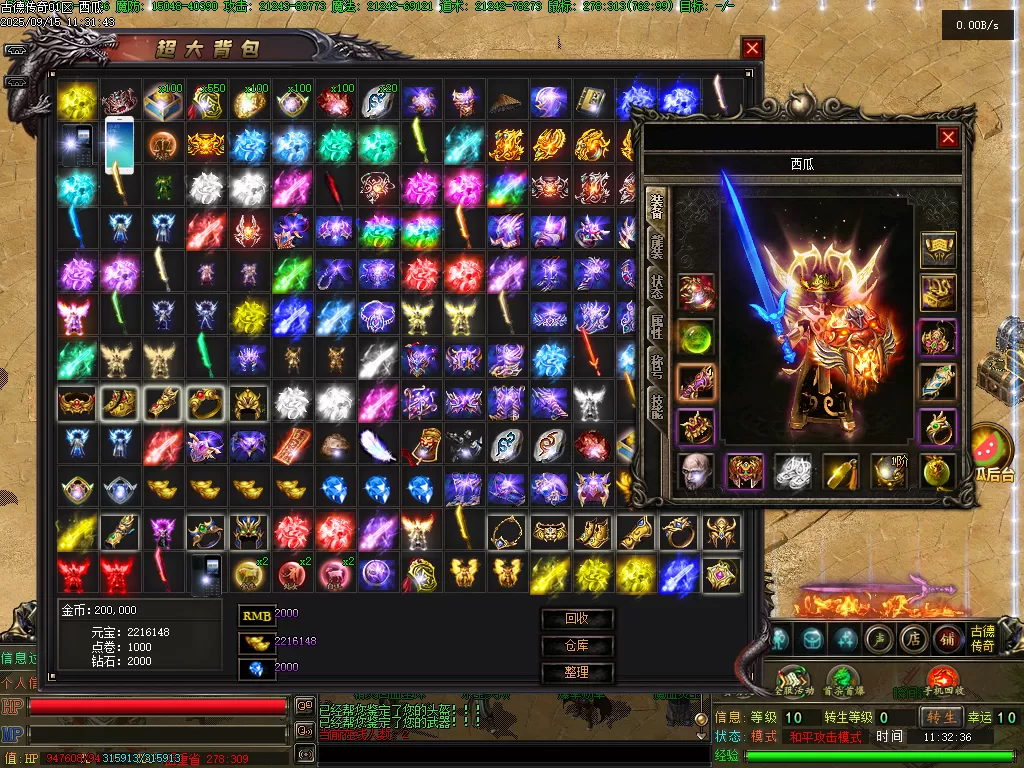The height and width of the screenshot is (768, 1024).
Task: Toggle the 声 sound round button
Action: click(879, 638)
